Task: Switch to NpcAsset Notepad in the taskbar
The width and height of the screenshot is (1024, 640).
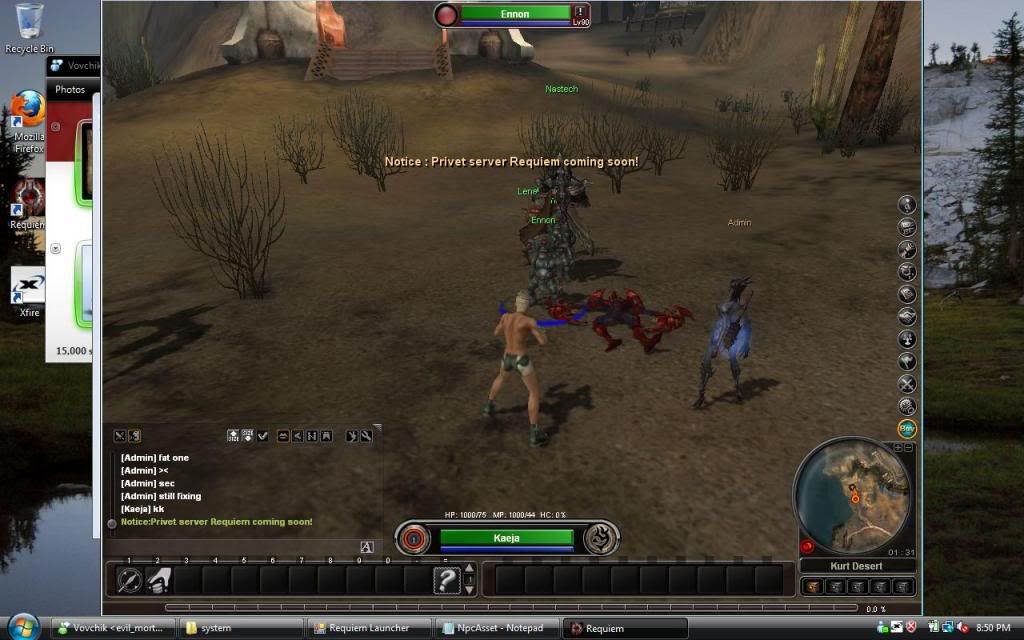Action: pos(496,628)
